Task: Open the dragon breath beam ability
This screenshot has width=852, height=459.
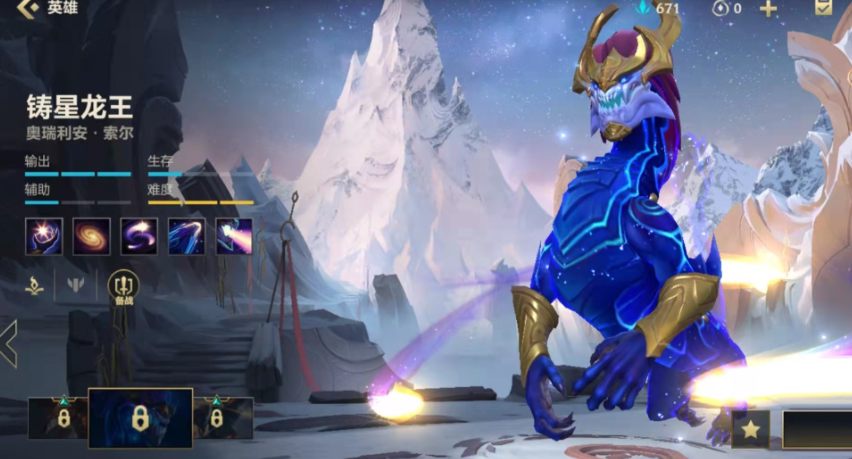Action: point(234,236)
